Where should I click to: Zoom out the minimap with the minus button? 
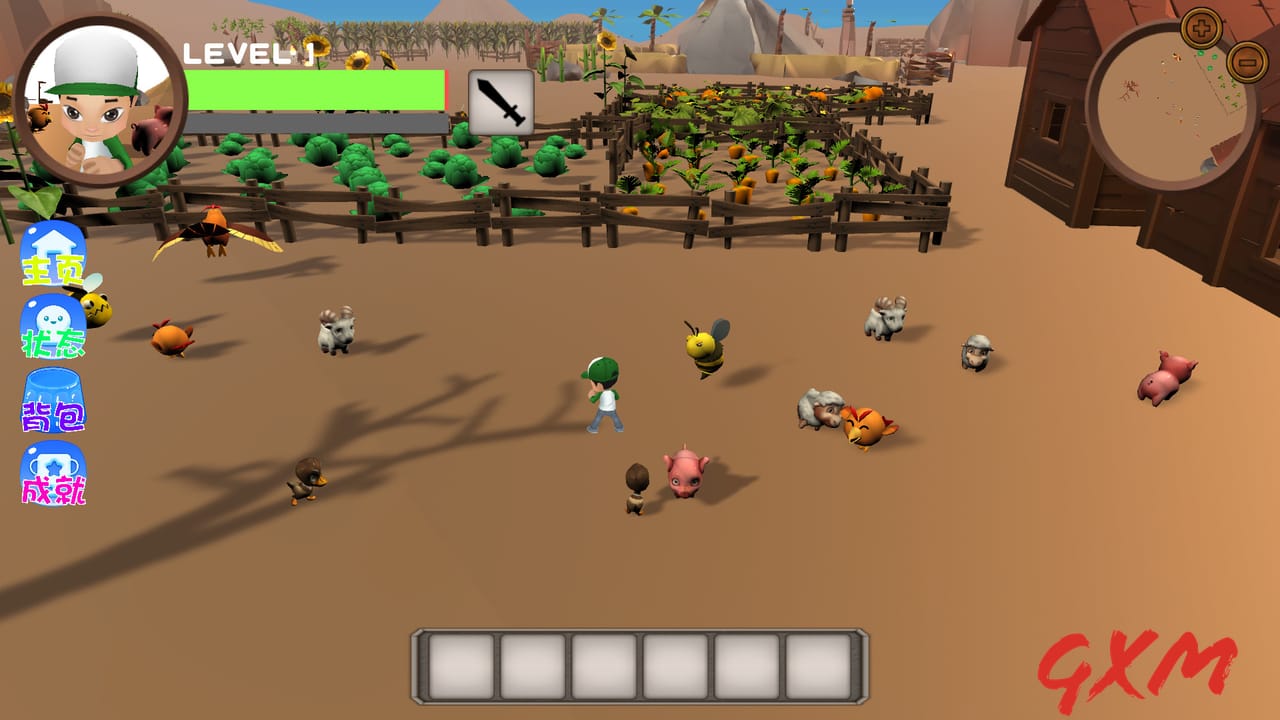click(1249, 63)
